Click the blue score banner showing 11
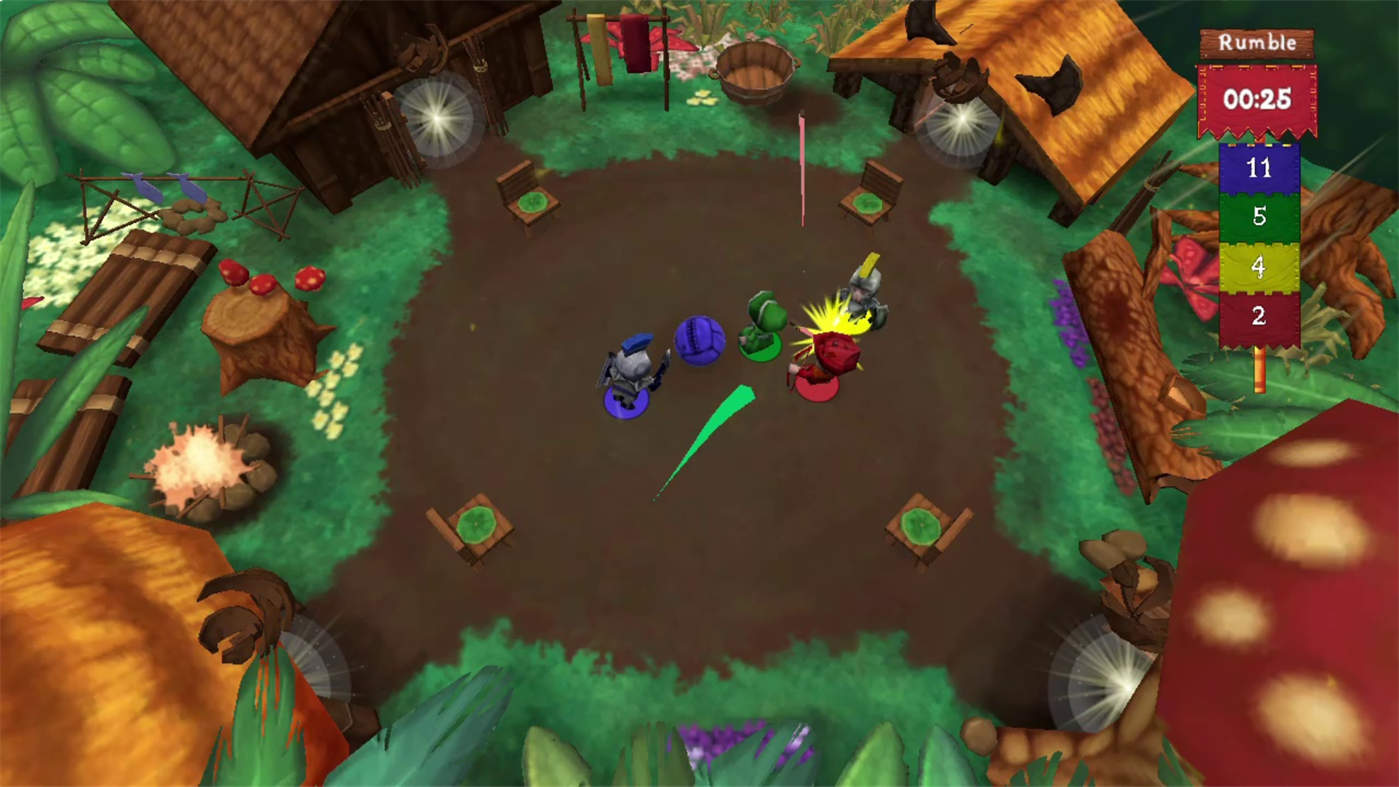The image size is (1399, 787). 1258,168
